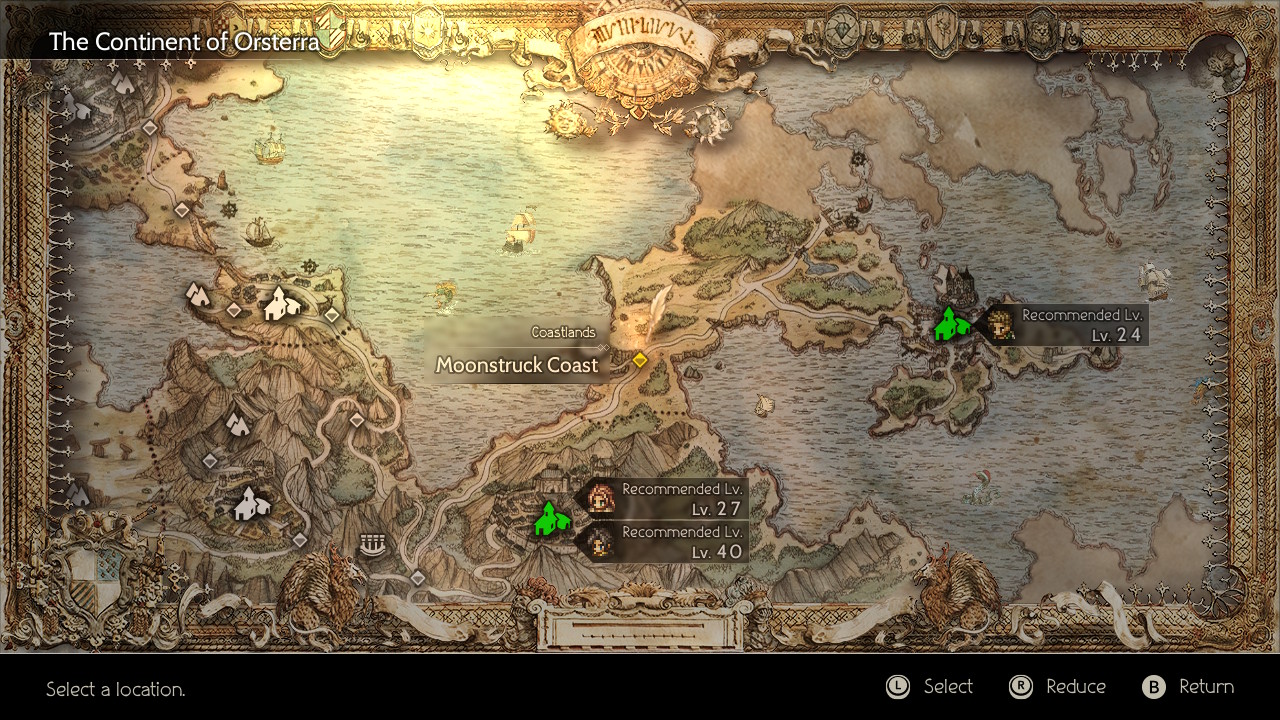Choose the green town icon beside Lv. 24
This screenshot has width=1280, height=720.
coord(950,325)
